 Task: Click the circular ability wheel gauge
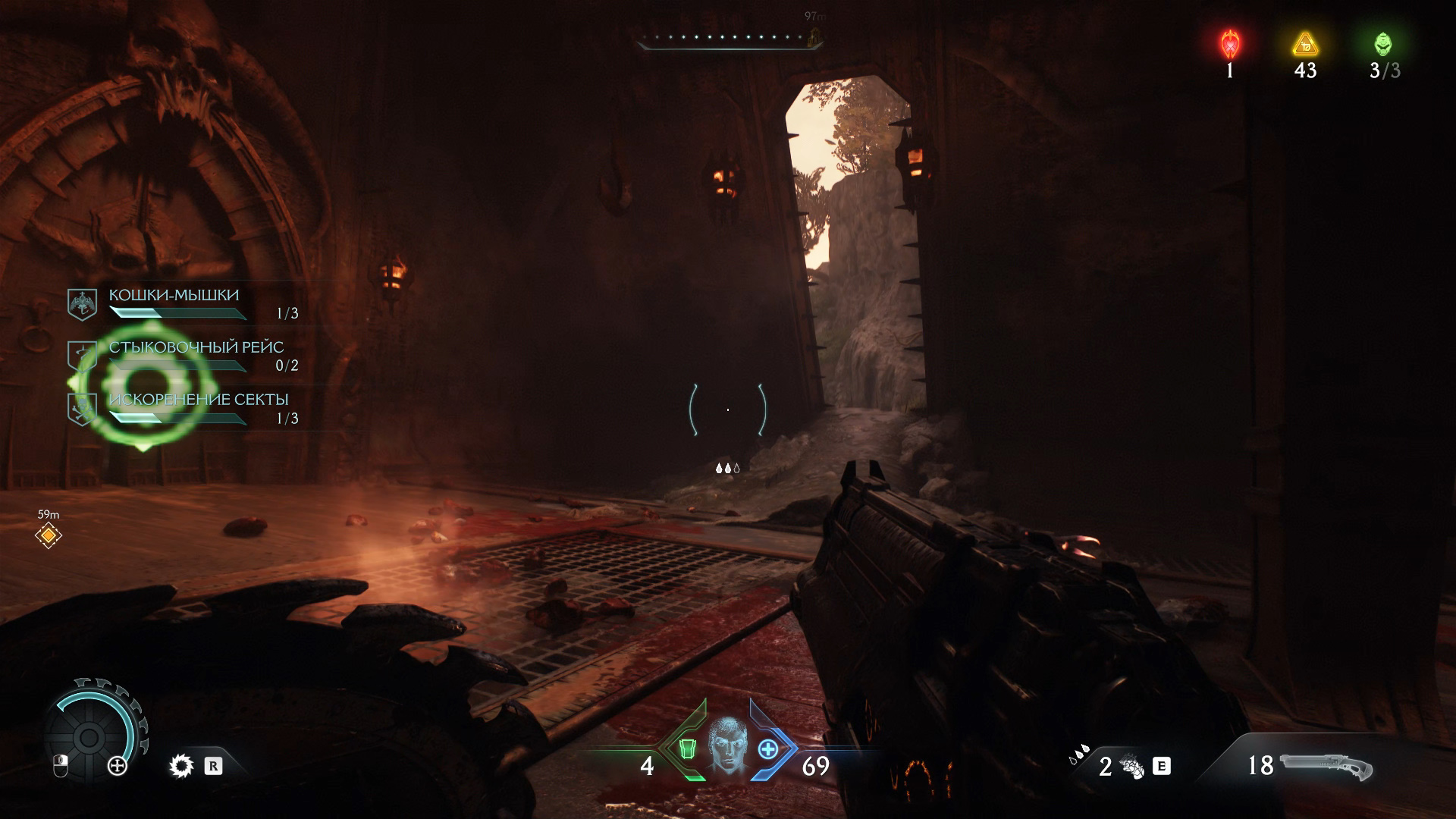[89, 736]
